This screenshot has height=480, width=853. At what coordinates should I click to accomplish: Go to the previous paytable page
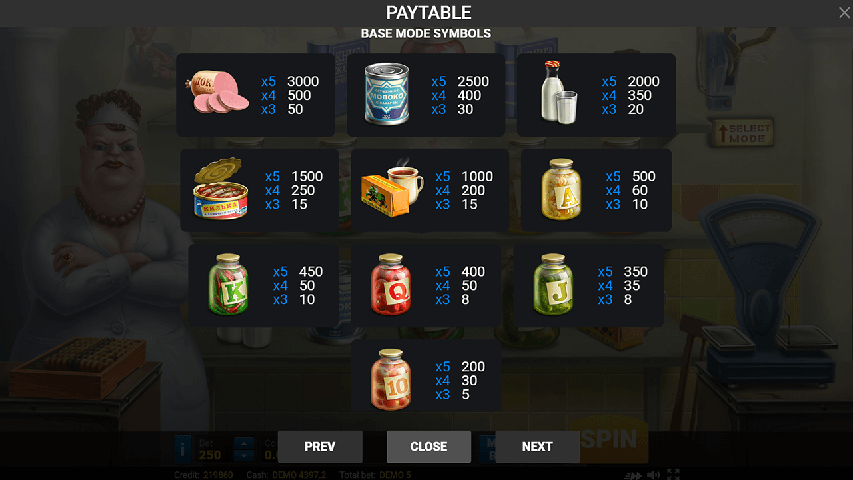click(319, 446)
